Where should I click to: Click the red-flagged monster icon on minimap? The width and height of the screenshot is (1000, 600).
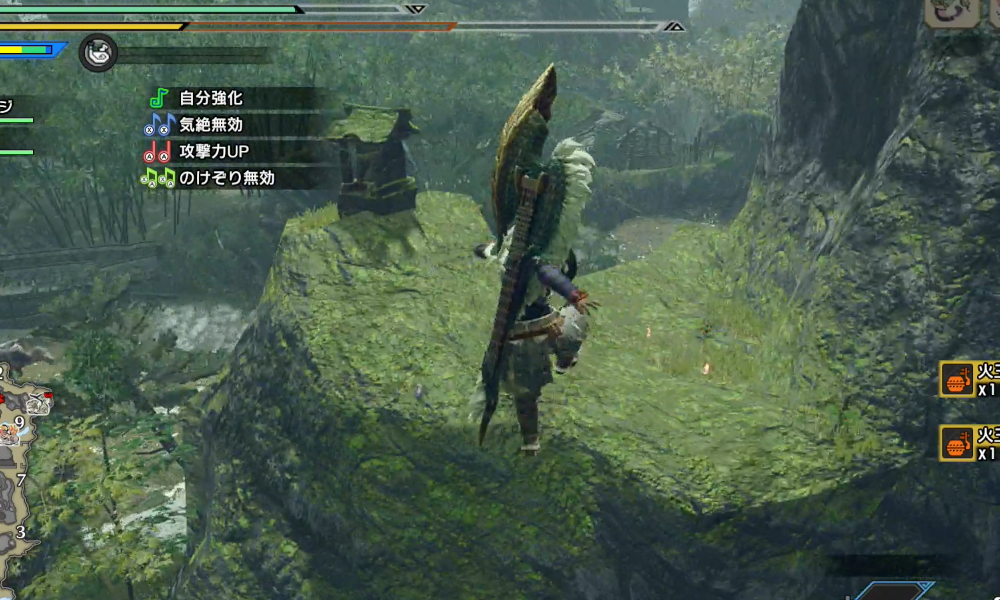point(38,403)
